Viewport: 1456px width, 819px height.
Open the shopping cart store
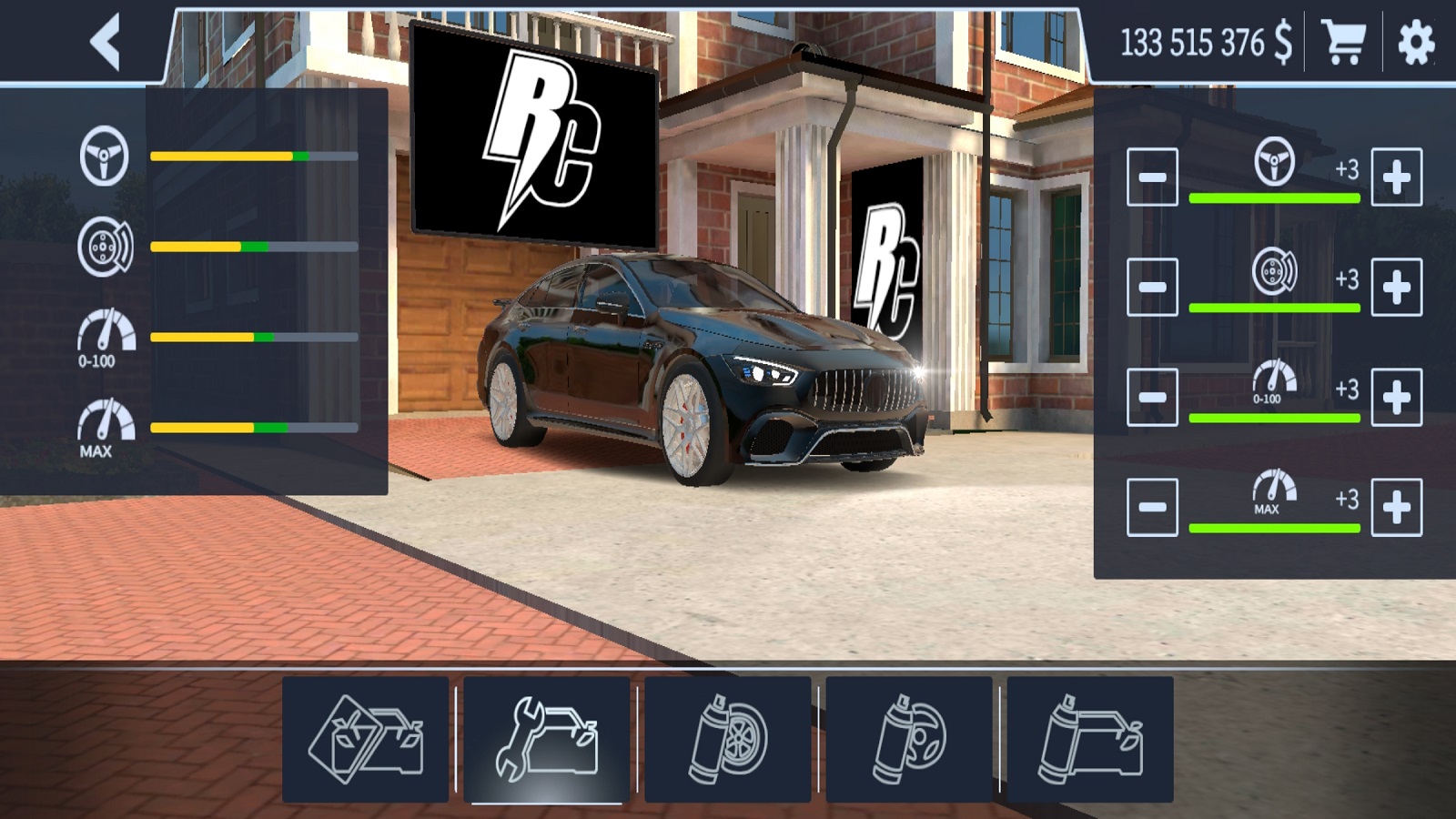point(1343,42)
